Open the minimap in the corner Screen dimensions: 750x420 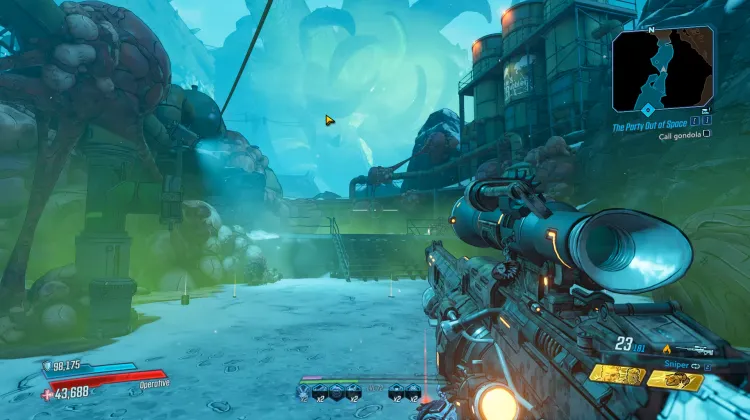(x=663, y=68)
